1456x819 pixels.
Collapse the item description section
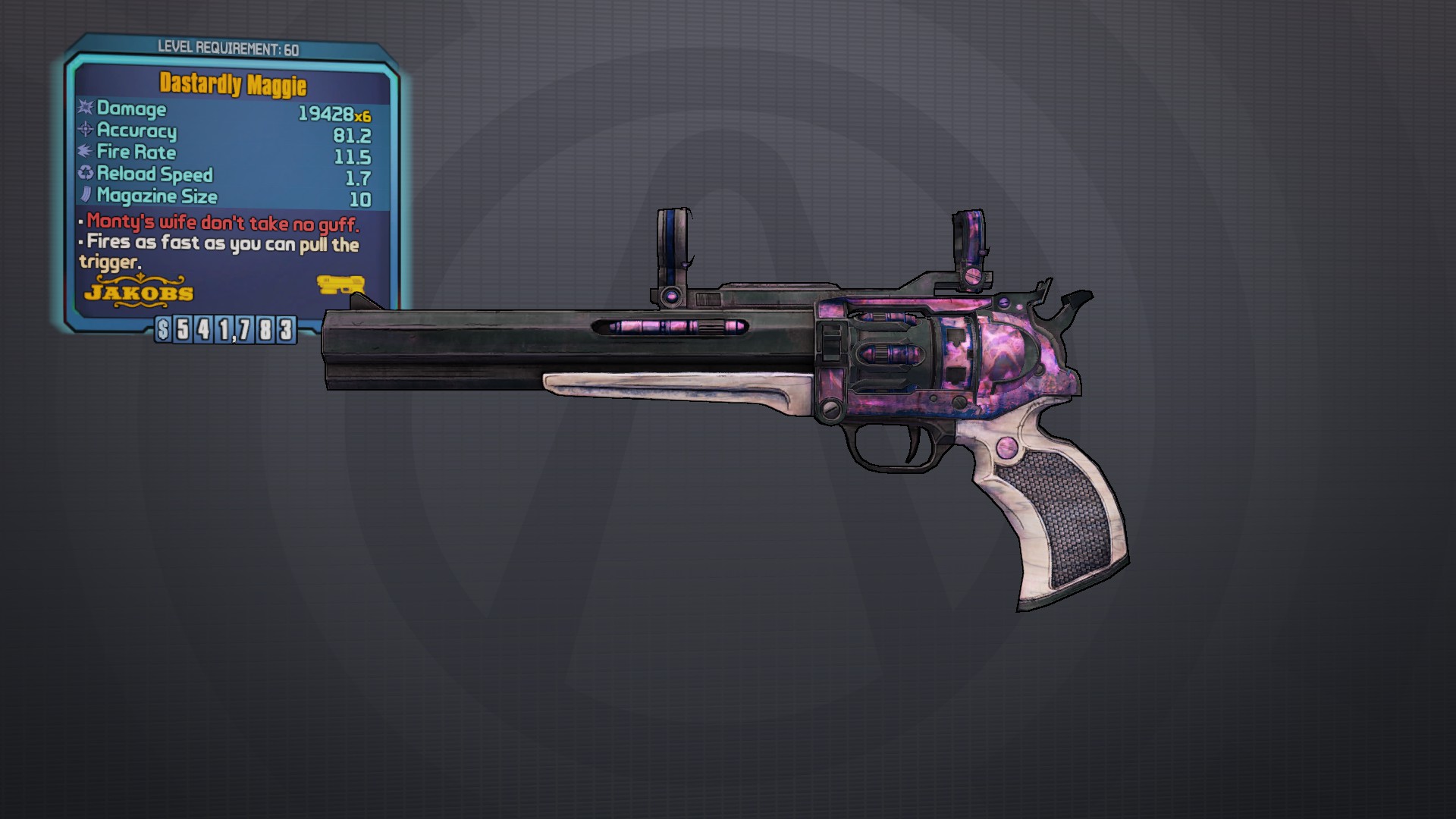point(220,243)
